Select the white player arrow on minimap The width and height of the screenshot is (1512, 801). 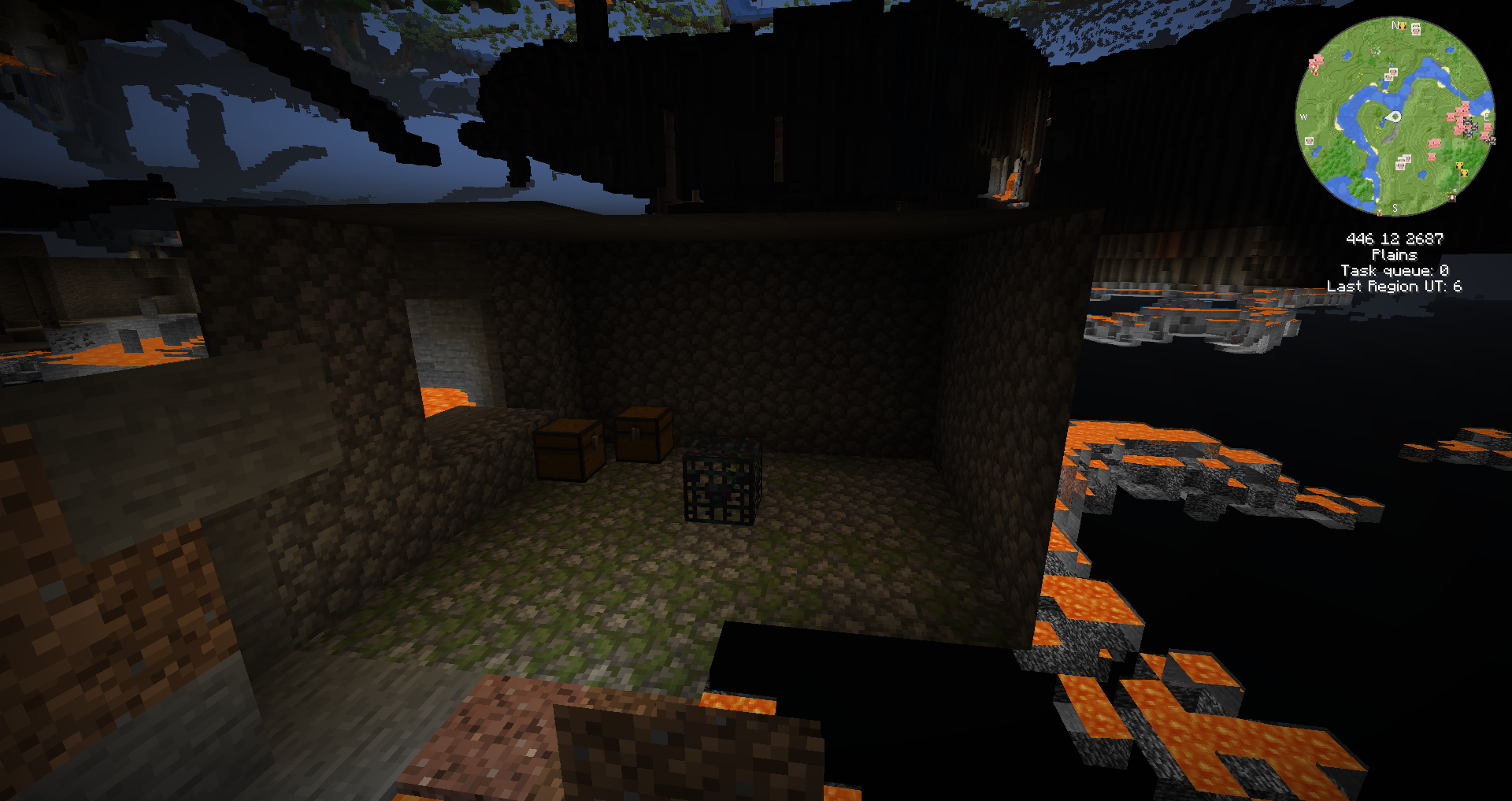[1393, 117]
